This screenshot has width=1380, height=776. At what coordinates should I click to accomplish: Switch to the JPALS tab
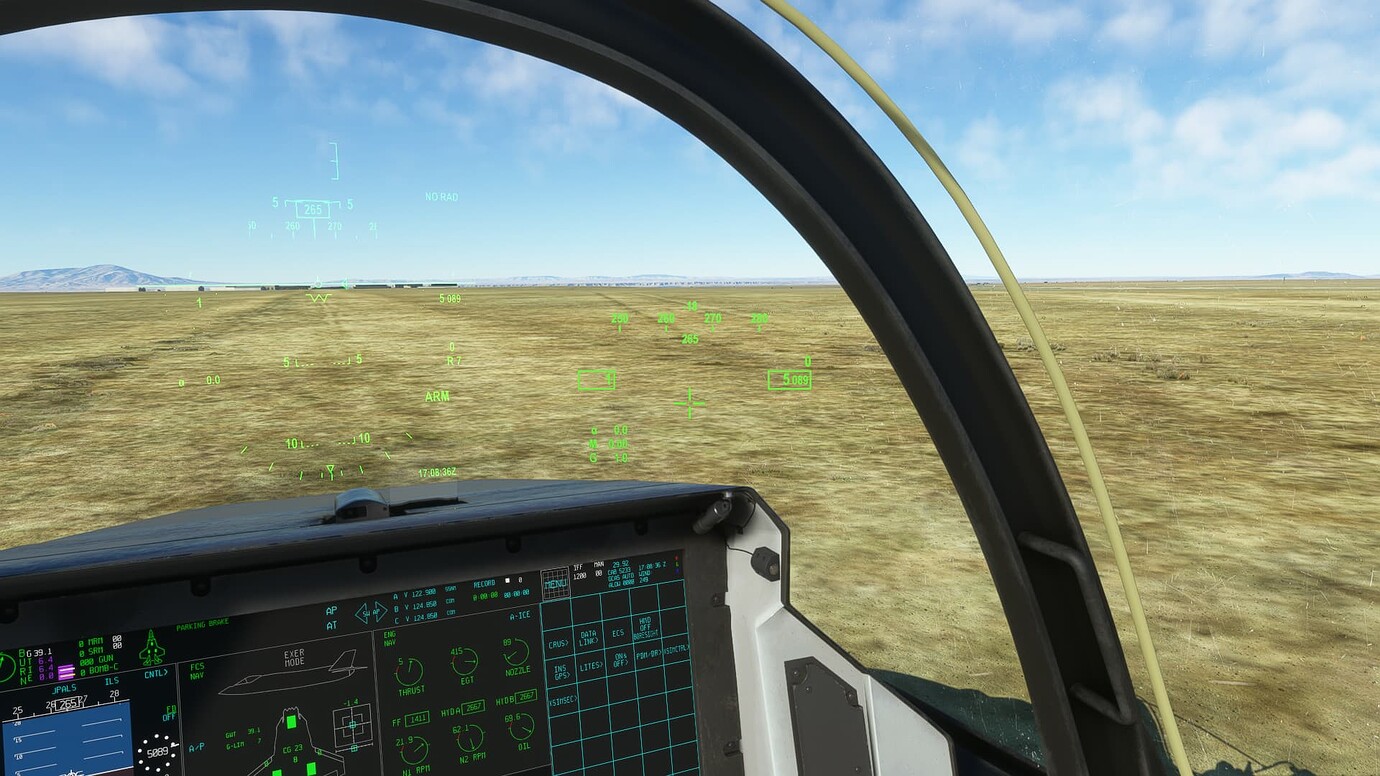click(64, 688)
